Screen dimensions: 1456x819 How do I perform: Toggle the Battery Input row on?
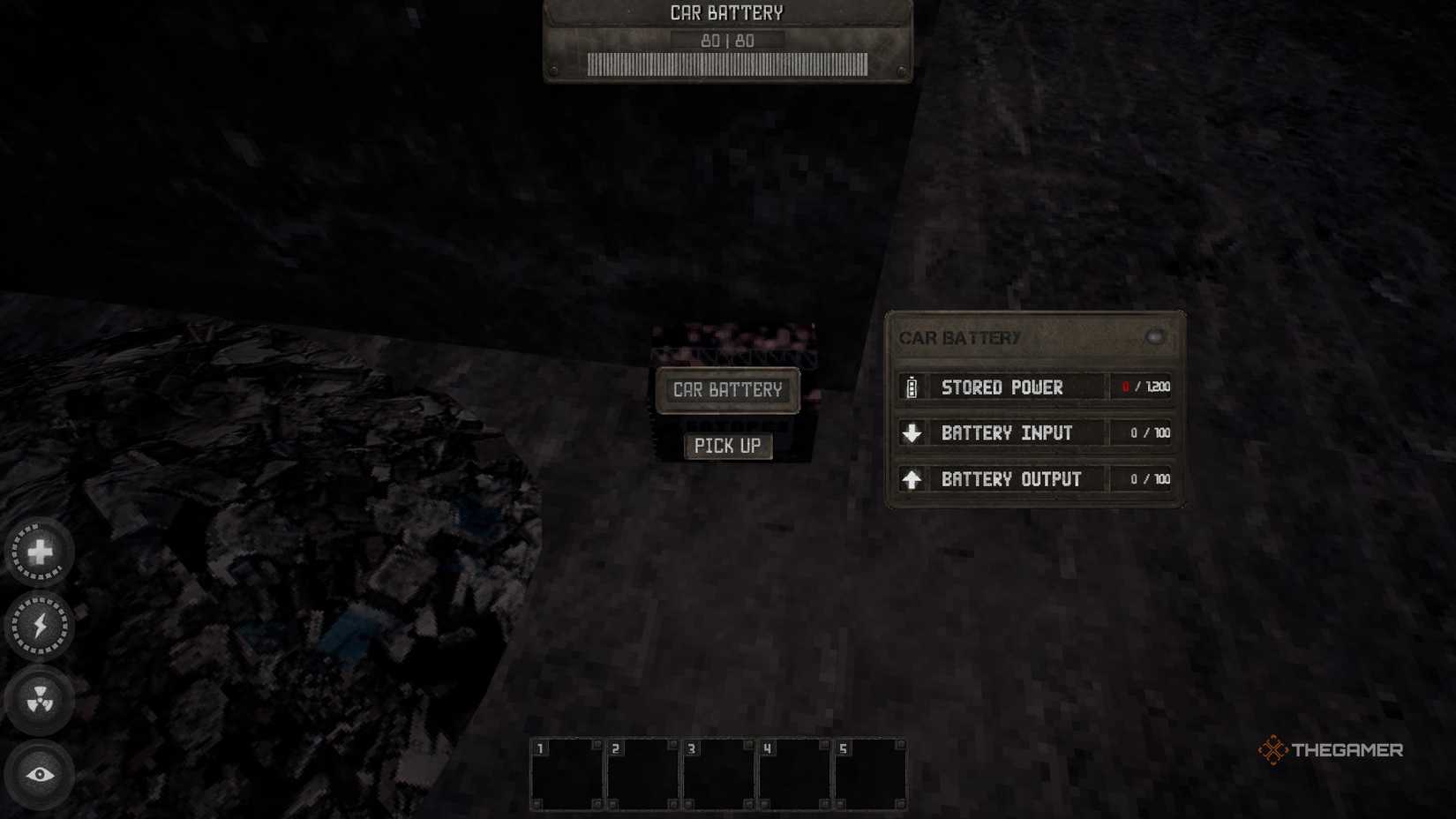point(1006,432)
